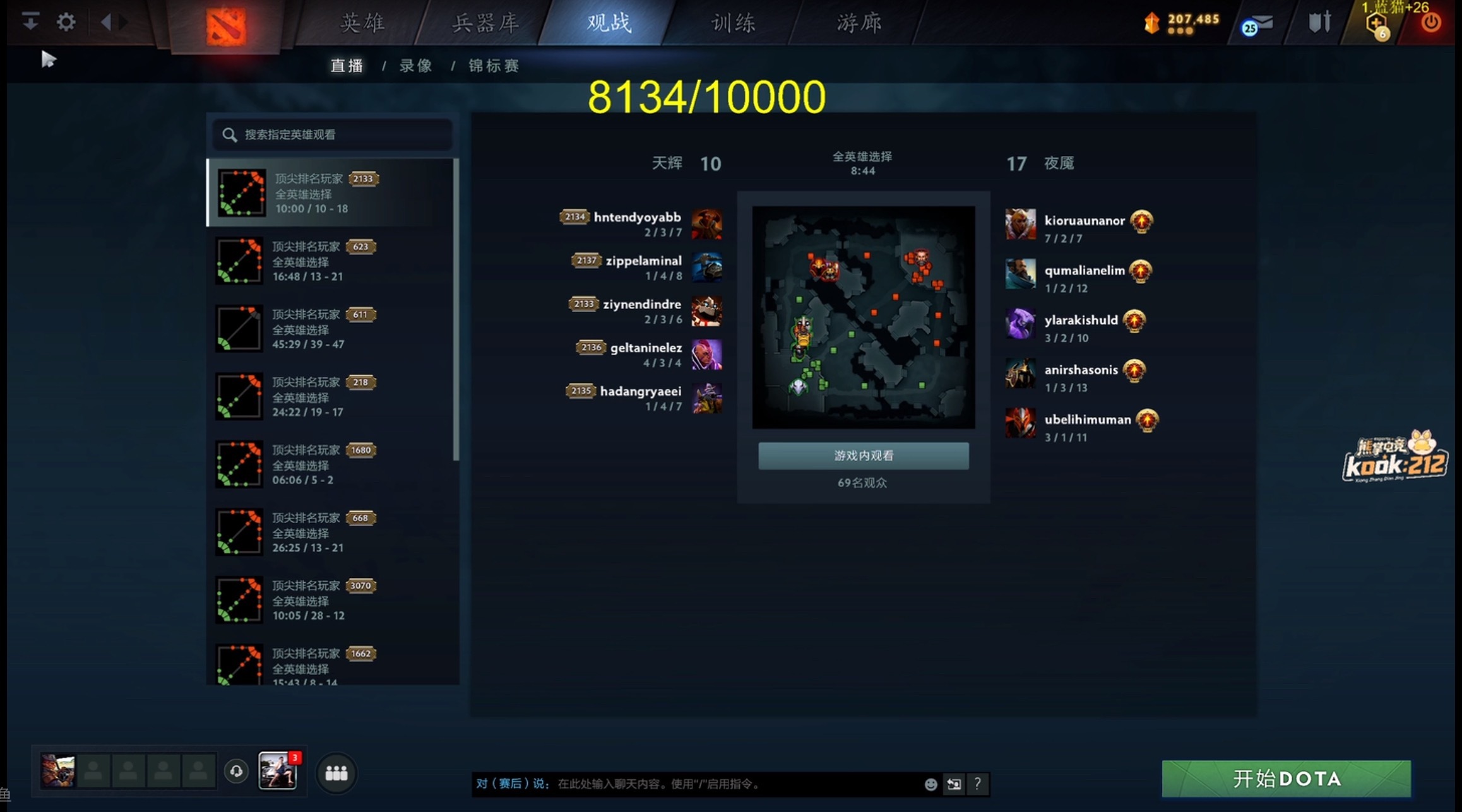Click the 游戏内观看 watch in game button
Image resolution: width=1462 pixels, height=812 pixels.
864,456
